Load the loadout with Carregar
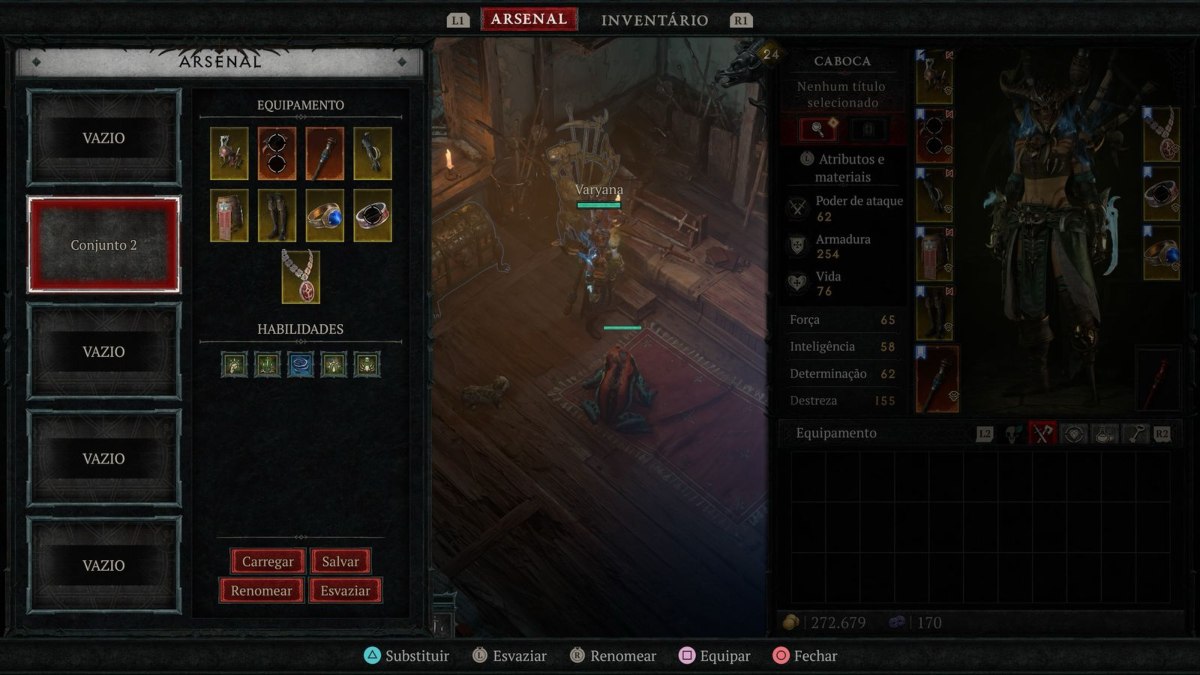 pyautogui.click(x=268, y=561)
